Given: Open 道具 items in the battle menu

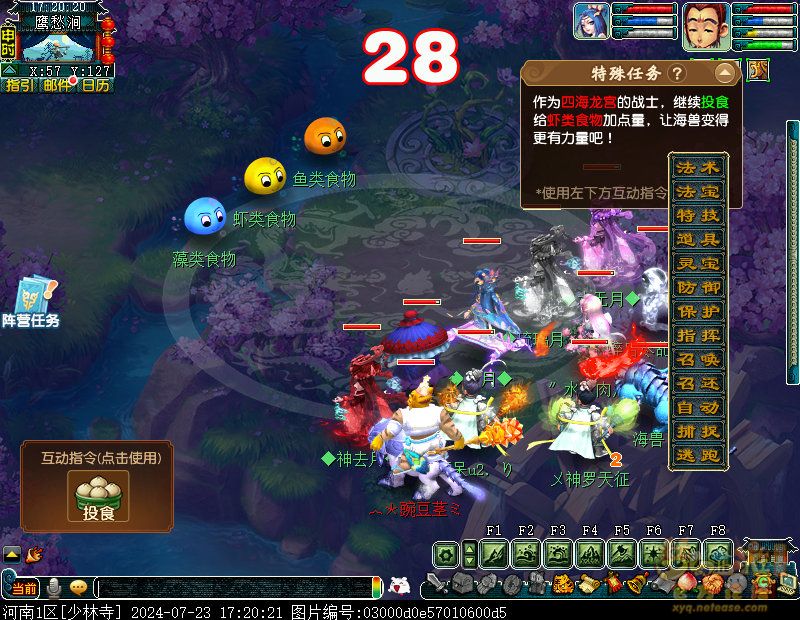Looking at the screenshot, I should (x=697, y=239).
